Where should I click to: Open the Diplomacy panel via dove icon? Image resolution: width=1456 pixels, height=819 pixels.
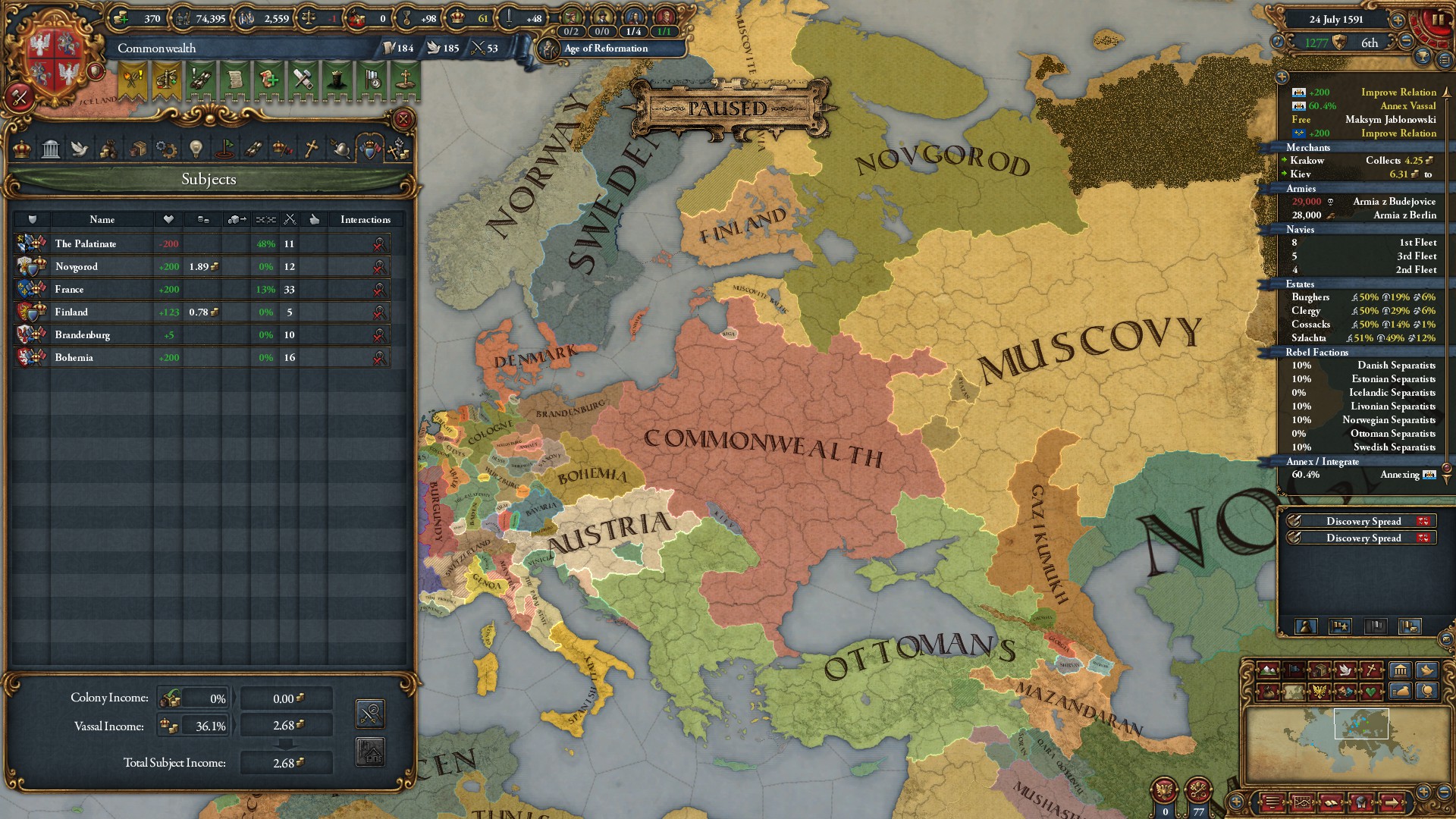click(x=80, y=149)
